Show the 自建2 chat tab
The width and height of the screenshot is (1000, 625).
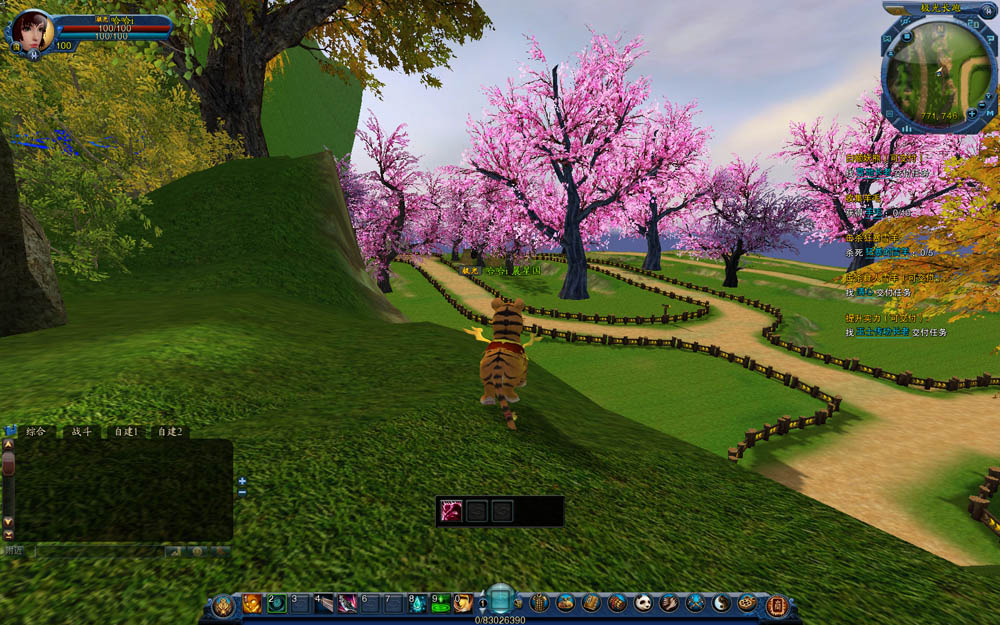[170, 431]
